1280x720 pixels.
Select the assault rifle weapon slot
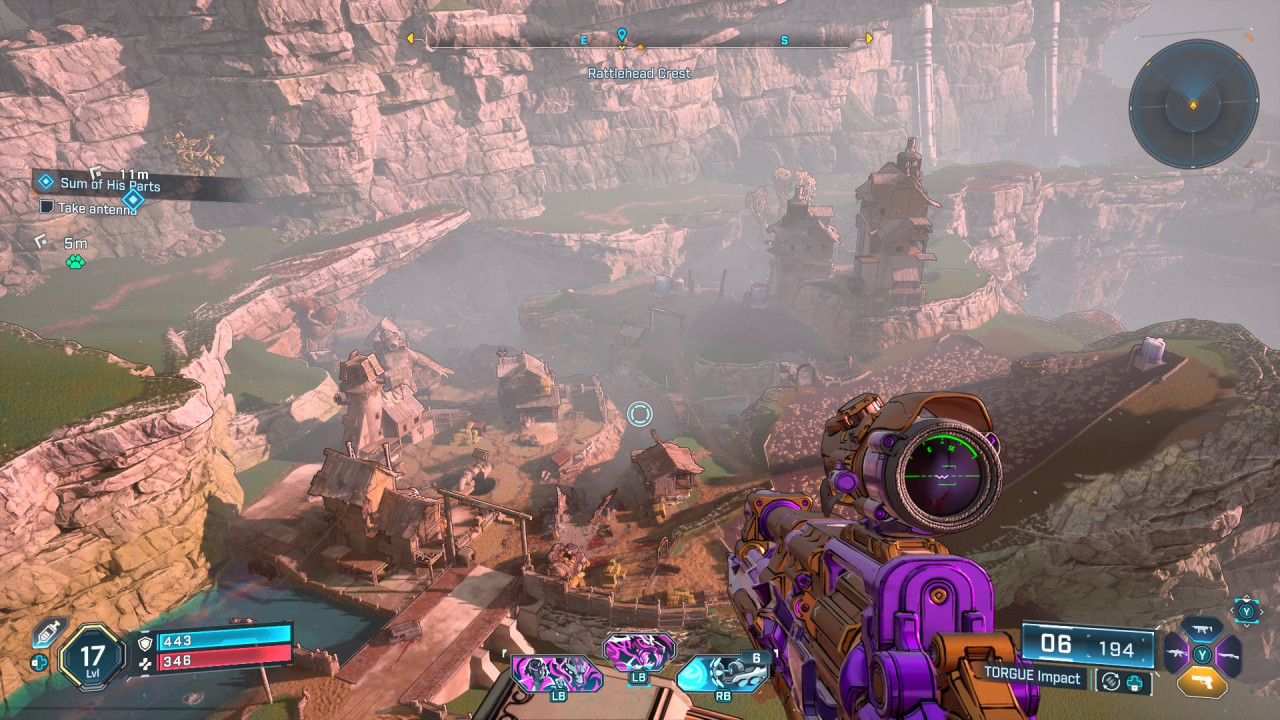[x=1176, y=654]
